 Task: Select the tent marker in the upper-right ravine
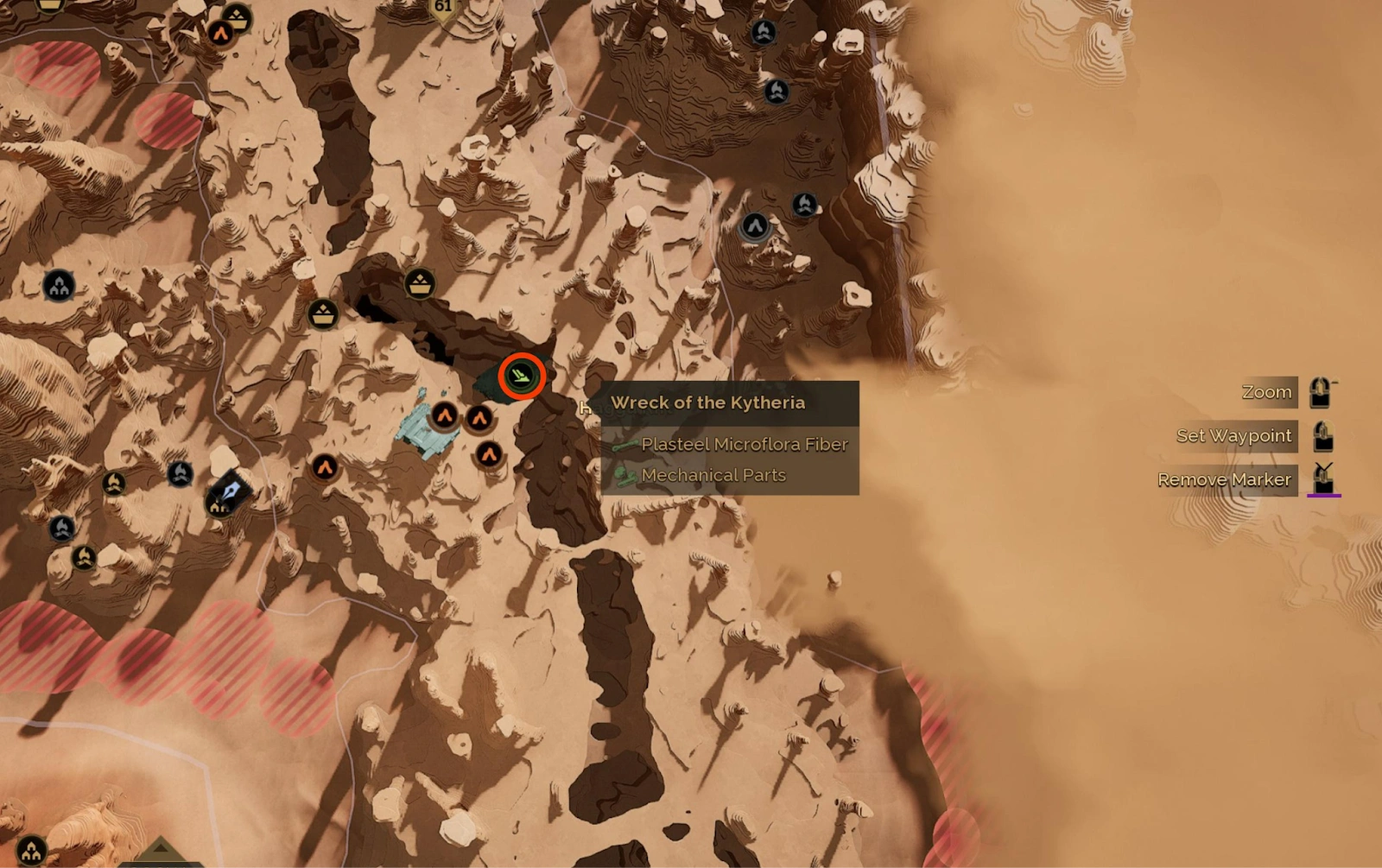click(x=755, y=226)
